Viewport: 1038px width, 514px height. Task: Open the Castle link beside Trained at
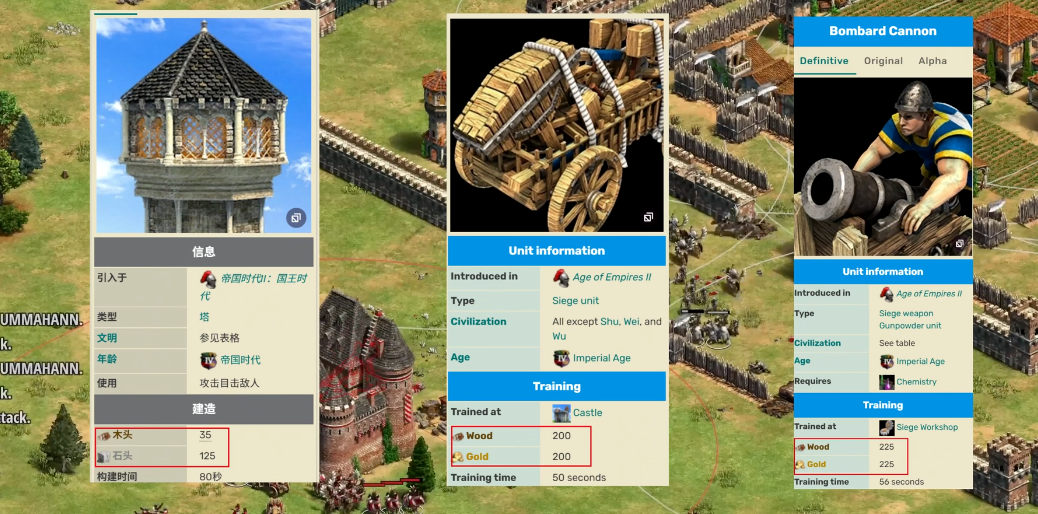587,413
